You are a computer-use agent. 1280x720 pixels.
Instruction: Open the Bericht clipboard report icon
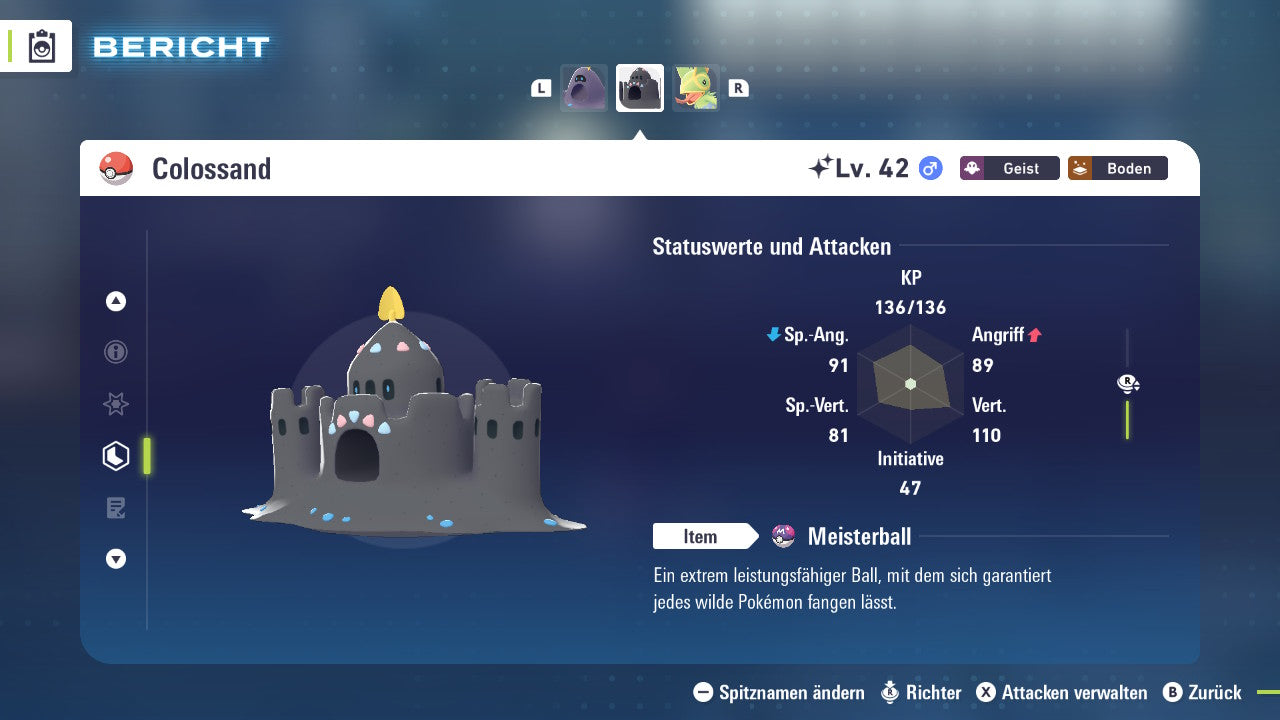(x=40, y=46)
